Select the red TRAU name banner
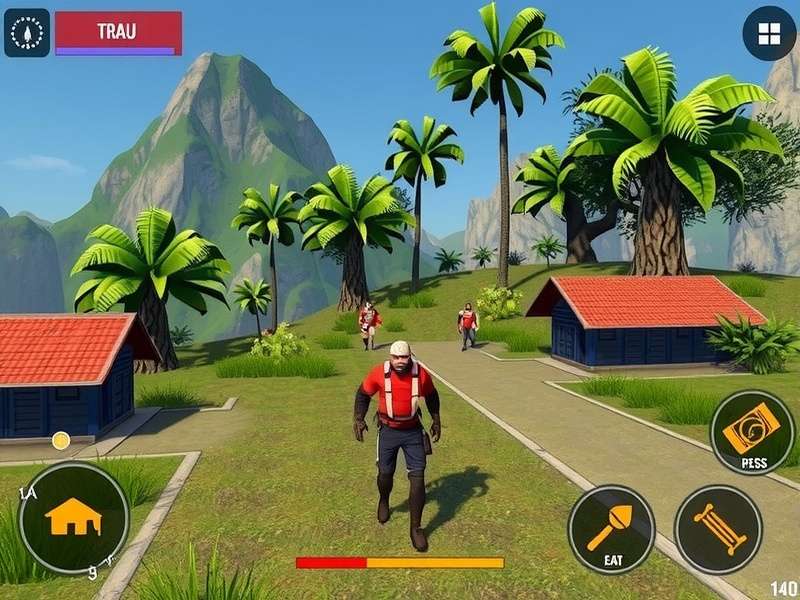 click(118, 31)
